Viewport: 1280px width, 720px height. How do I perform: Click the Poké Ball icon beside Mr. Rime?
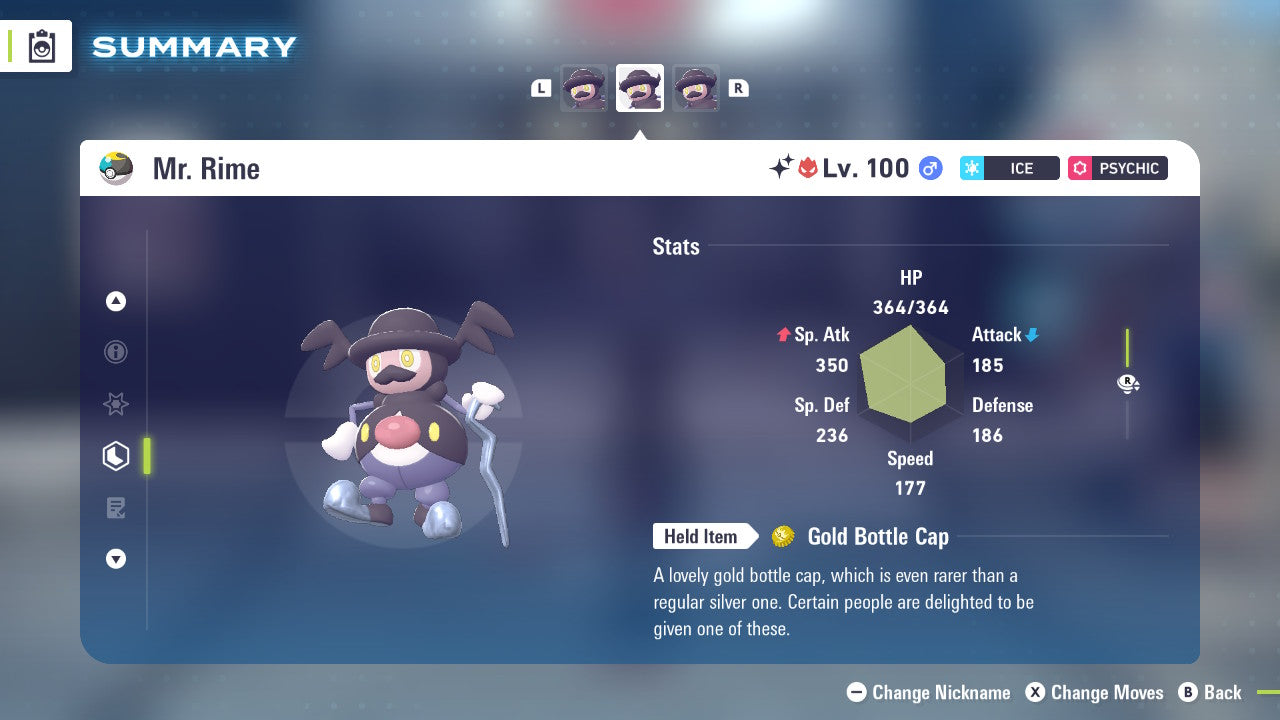pos(116,168)
